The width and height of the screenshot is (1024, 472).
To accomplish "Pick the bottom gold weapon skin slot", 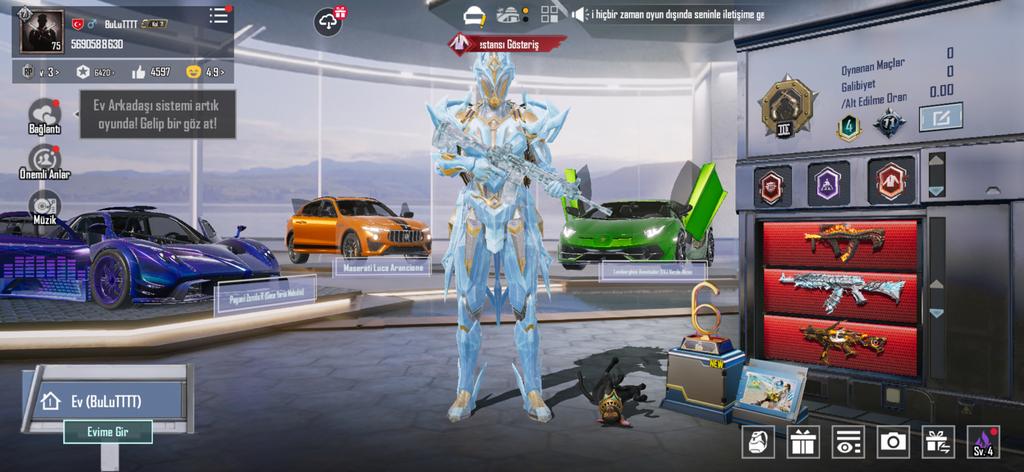I will click(840, 343).
